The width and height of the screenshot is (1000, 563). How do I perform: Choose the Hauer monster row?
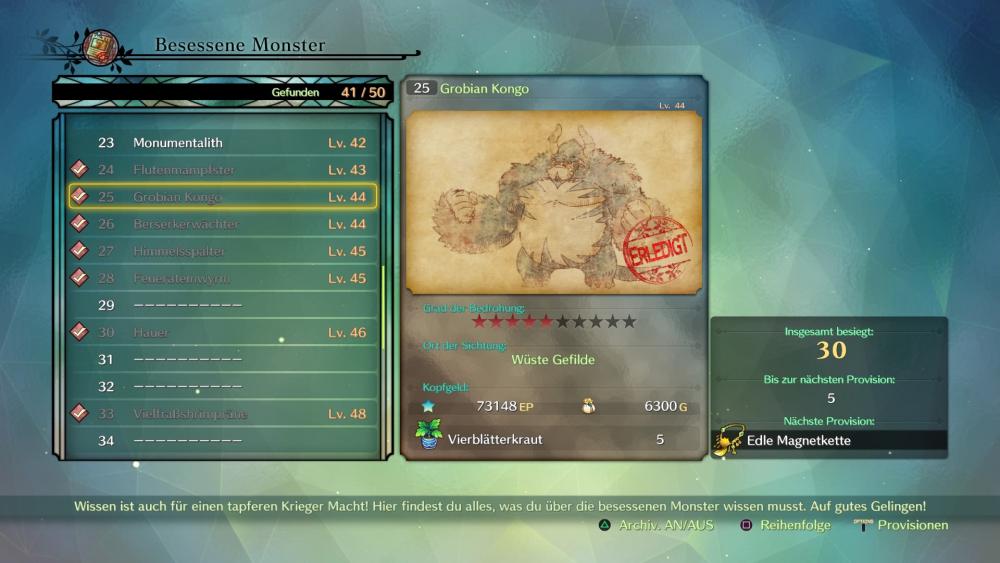coord(222,332)
